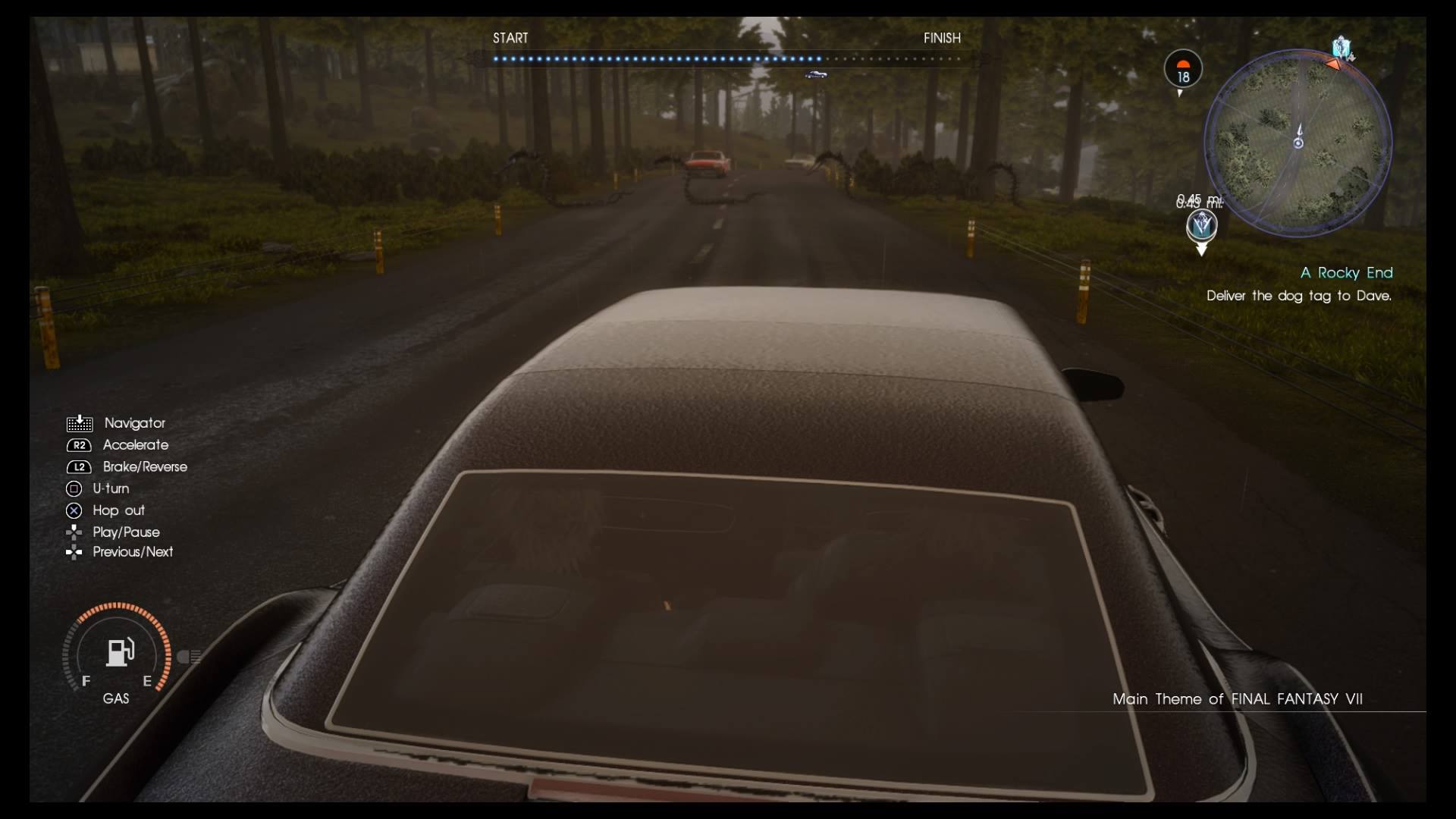
Task: Select the quest destination marker icon
Action: point(1201,226)
